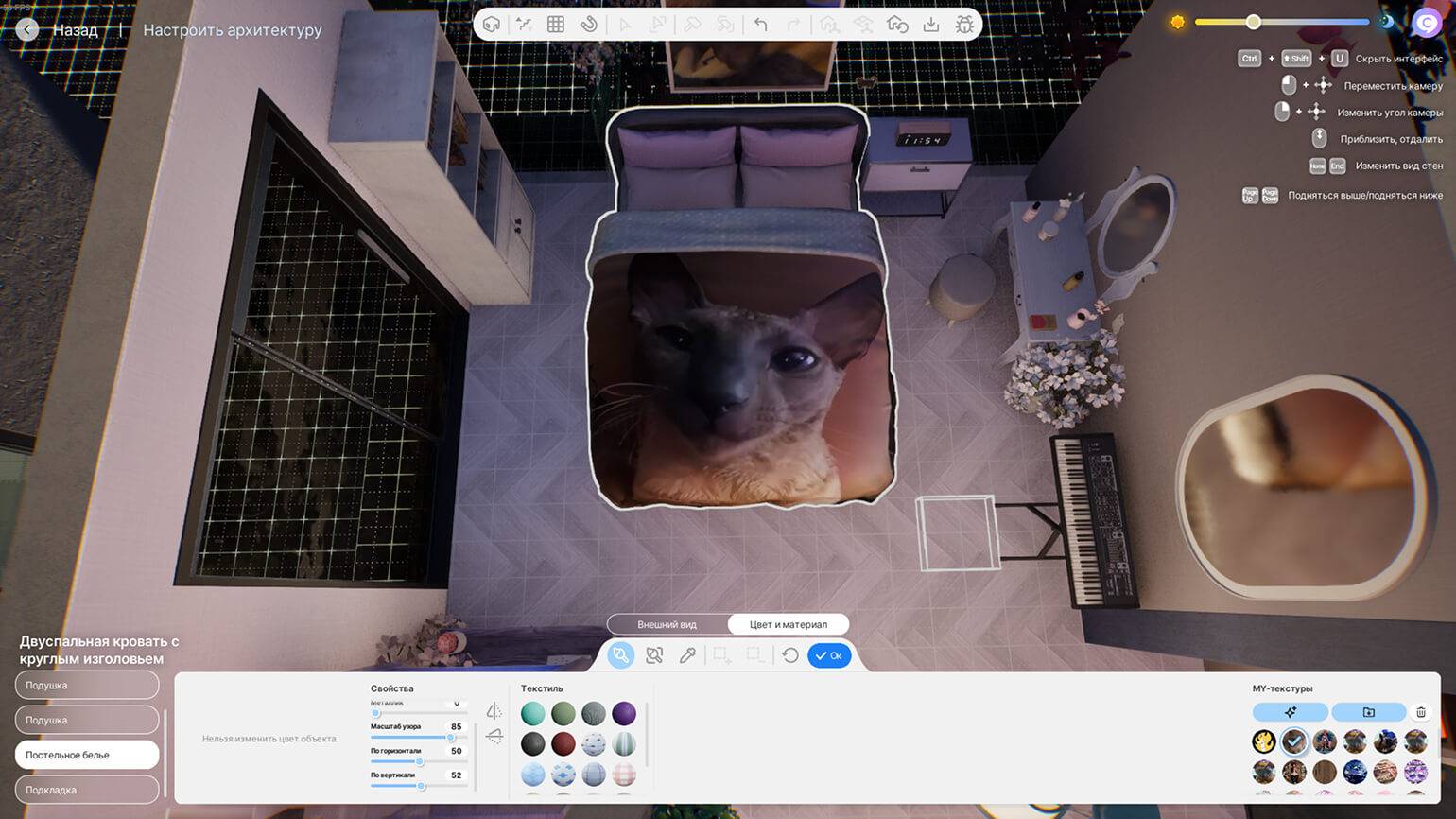1456x819 pixels.
Task: Activate the eyedropper tool
Action: (x=687, y=655)
